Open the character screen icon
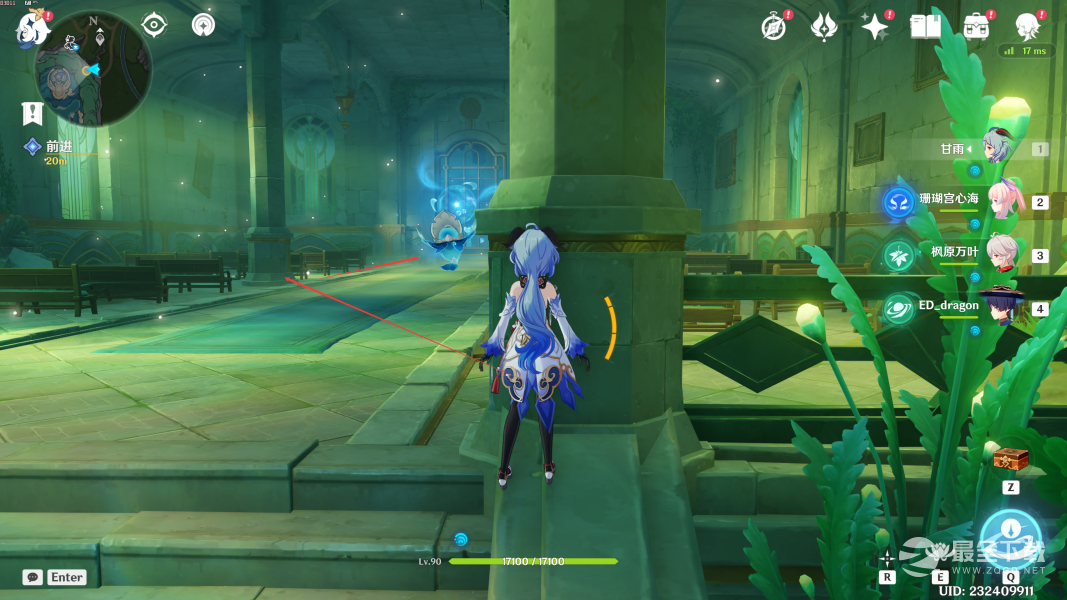 tap(1026, 26)
